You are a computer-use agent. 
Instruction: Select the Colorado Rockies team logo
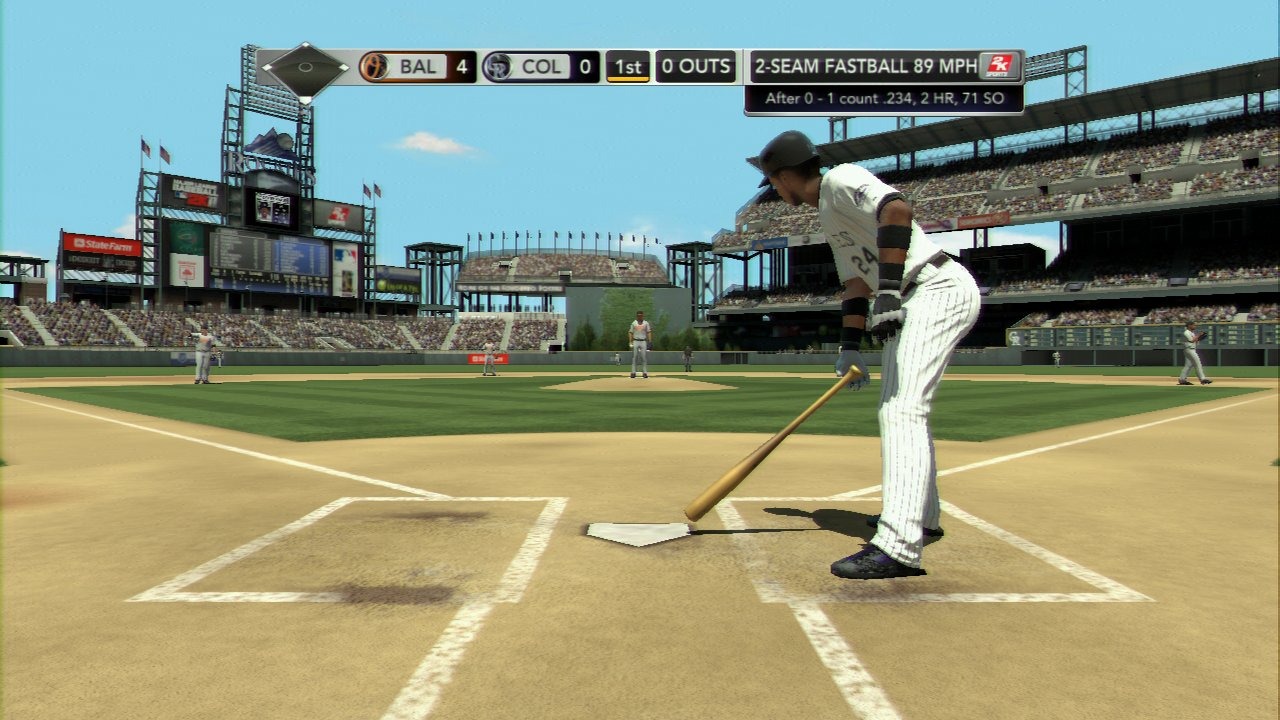click(497, 67)
